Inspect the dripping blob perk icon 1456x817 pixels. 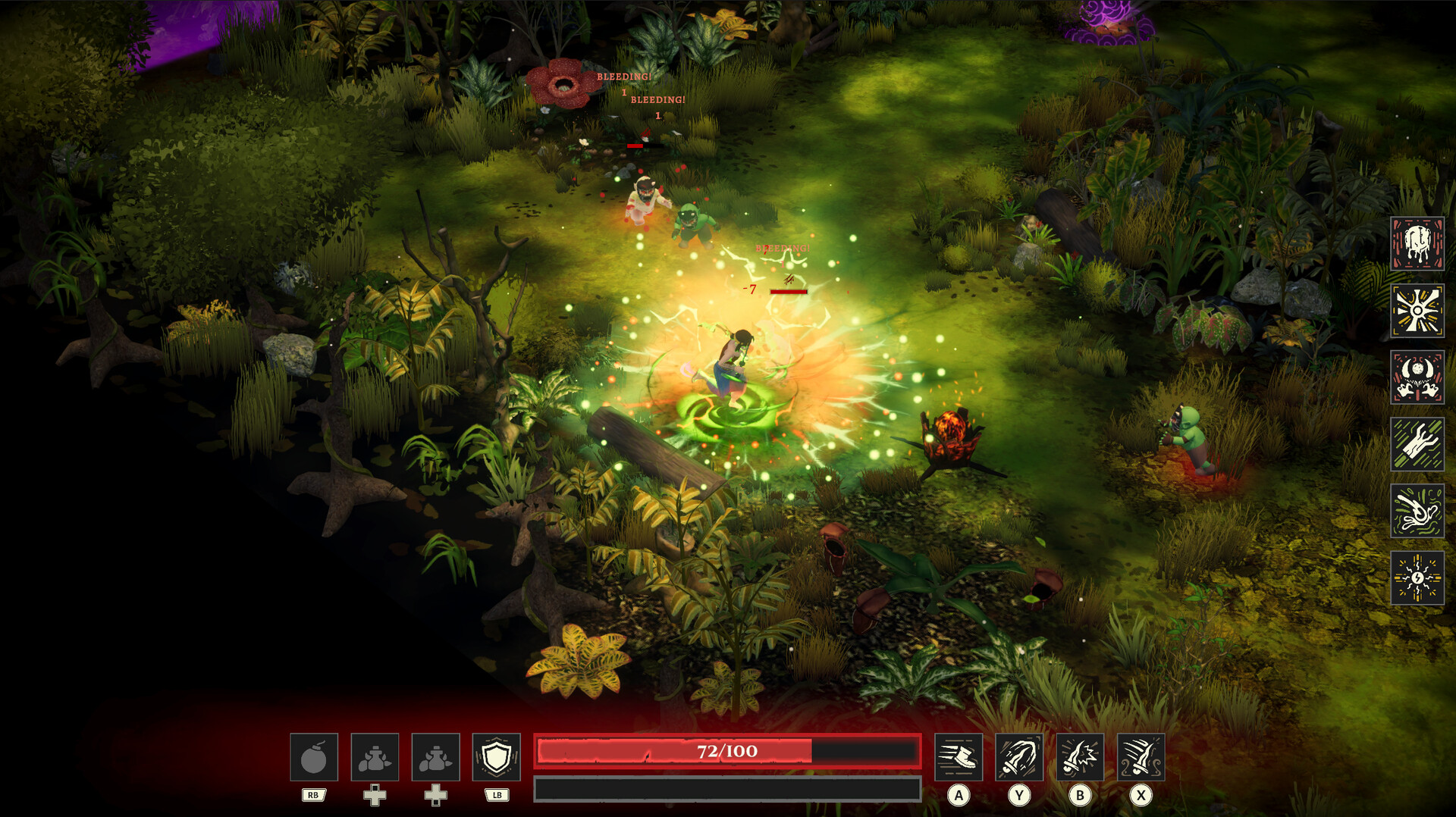[1417, 243]
